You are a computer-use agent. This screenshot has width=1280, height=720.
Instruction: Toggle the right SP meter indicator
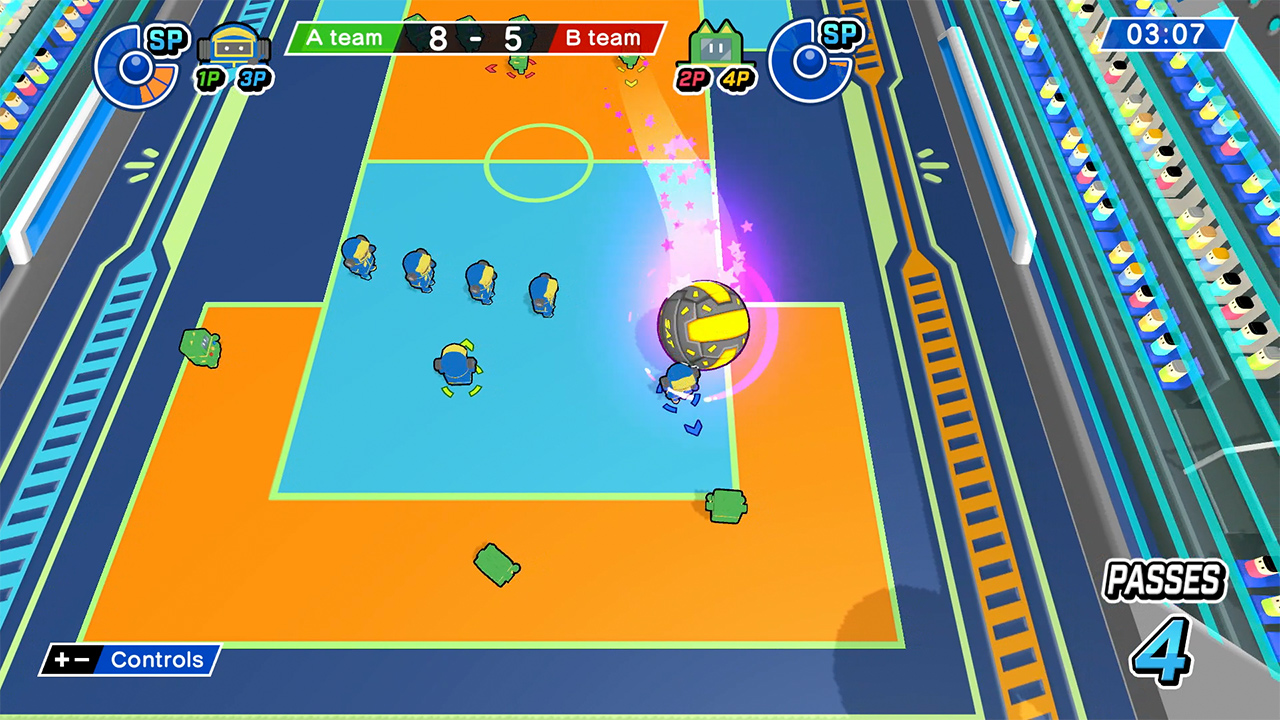coord(811,60)
